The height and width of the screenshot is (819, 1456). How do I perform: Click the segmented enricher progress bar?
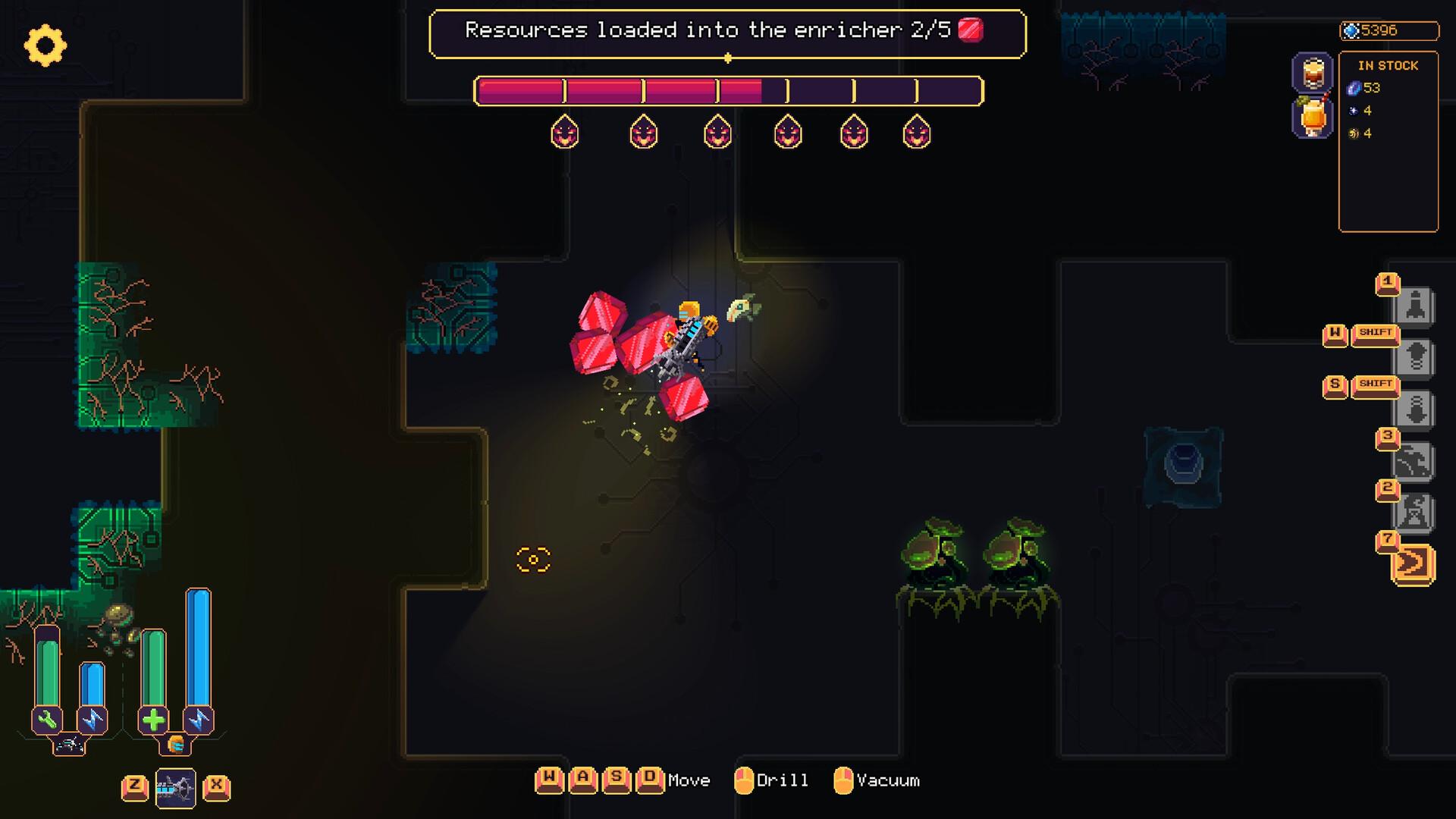pos(726,92)
